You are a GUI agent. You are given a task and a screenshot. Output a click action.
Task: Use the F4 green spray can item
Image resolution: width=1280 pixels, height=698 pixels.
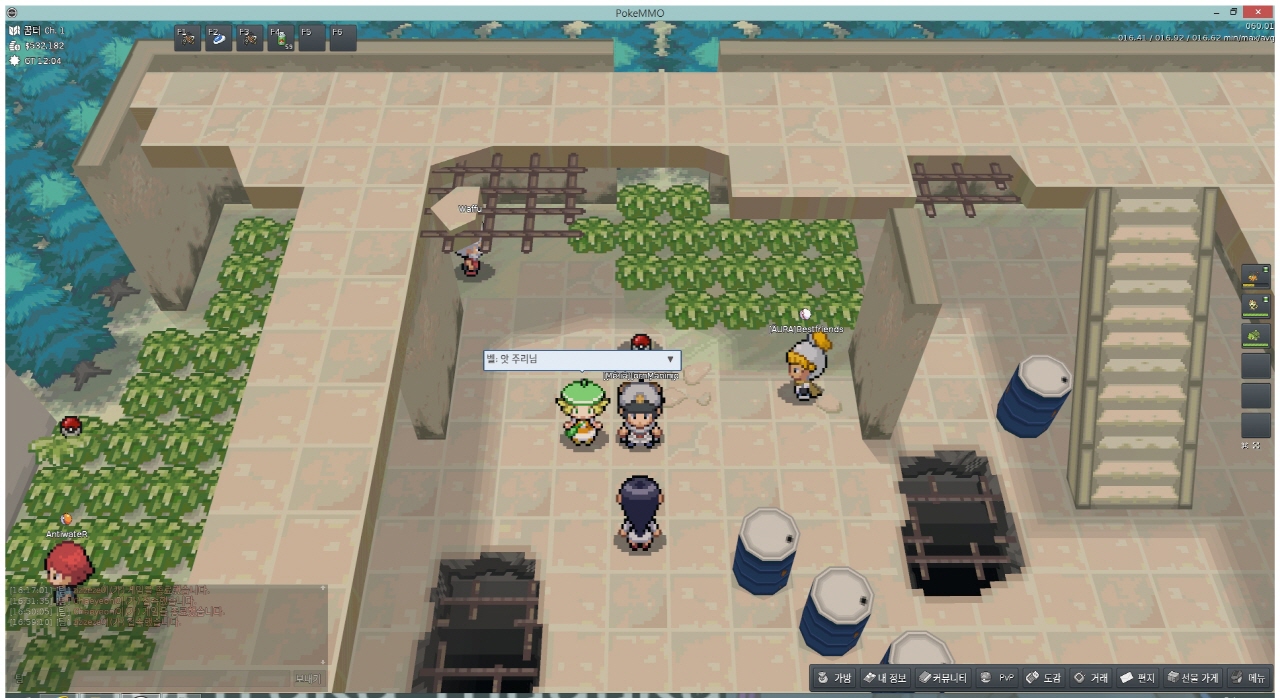[x=281, y=38]
